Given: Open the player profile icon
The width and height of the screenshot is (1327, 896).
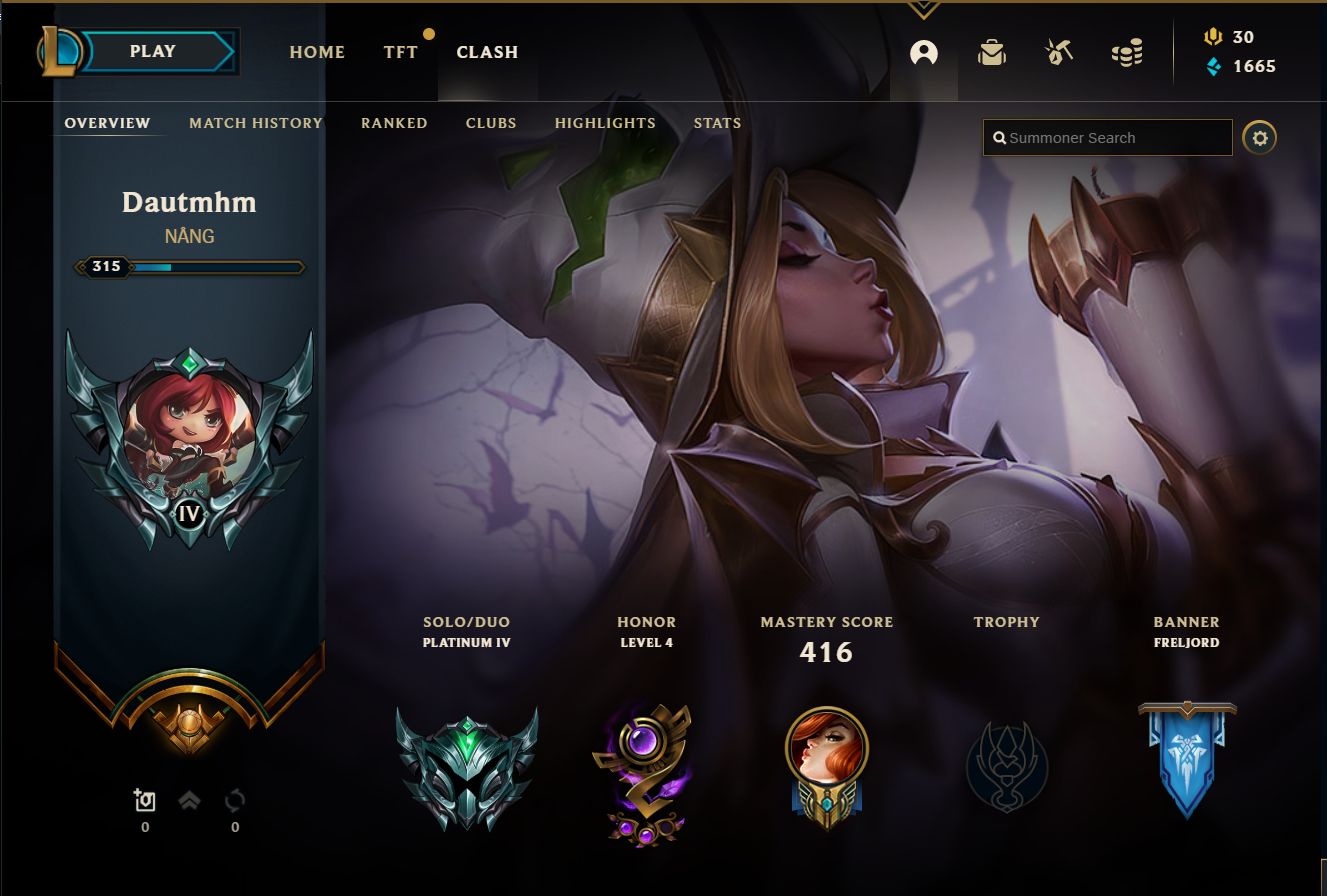Looking at the screenshot, I should [x=923, y=53].
